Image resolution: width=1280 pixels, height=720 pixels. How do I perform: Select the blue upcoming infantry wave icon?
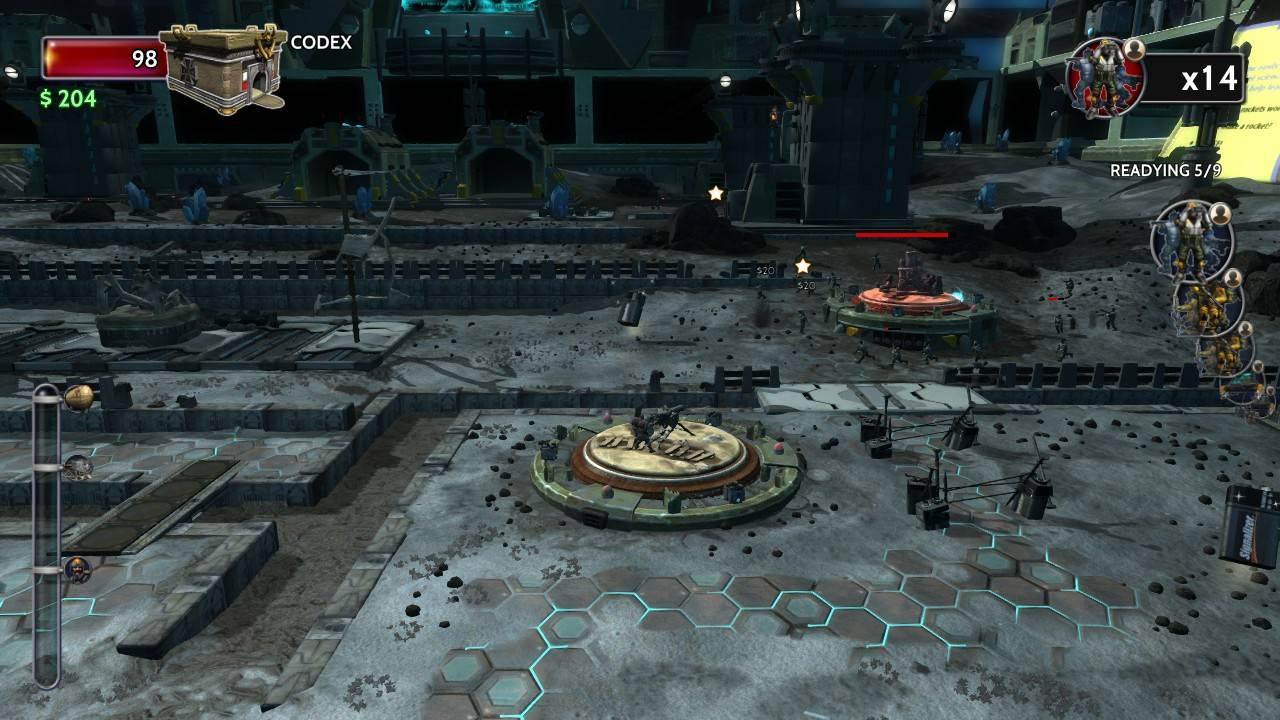[x=1192, y=240]
